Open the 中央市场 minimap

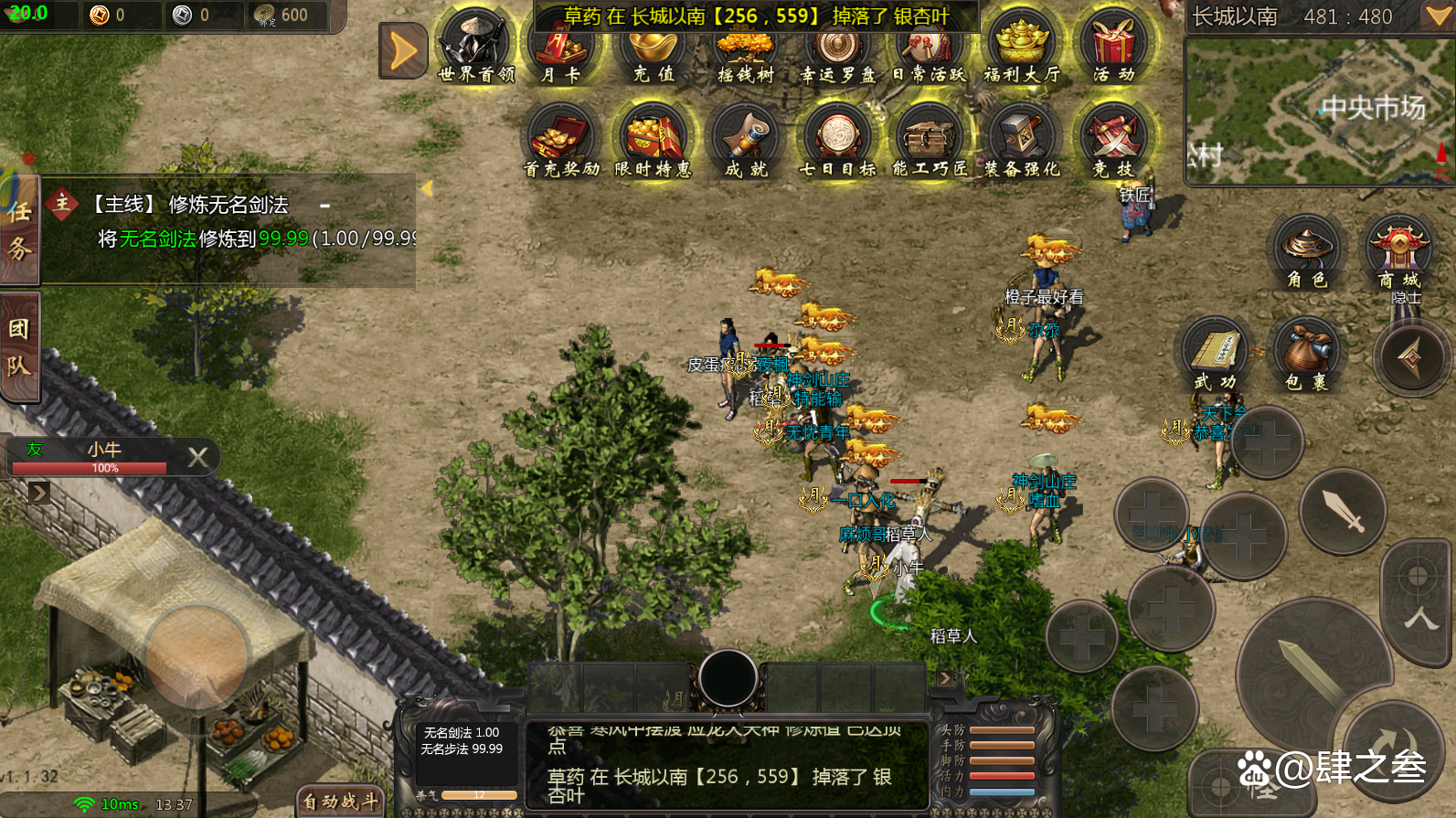click(1321, 112)
